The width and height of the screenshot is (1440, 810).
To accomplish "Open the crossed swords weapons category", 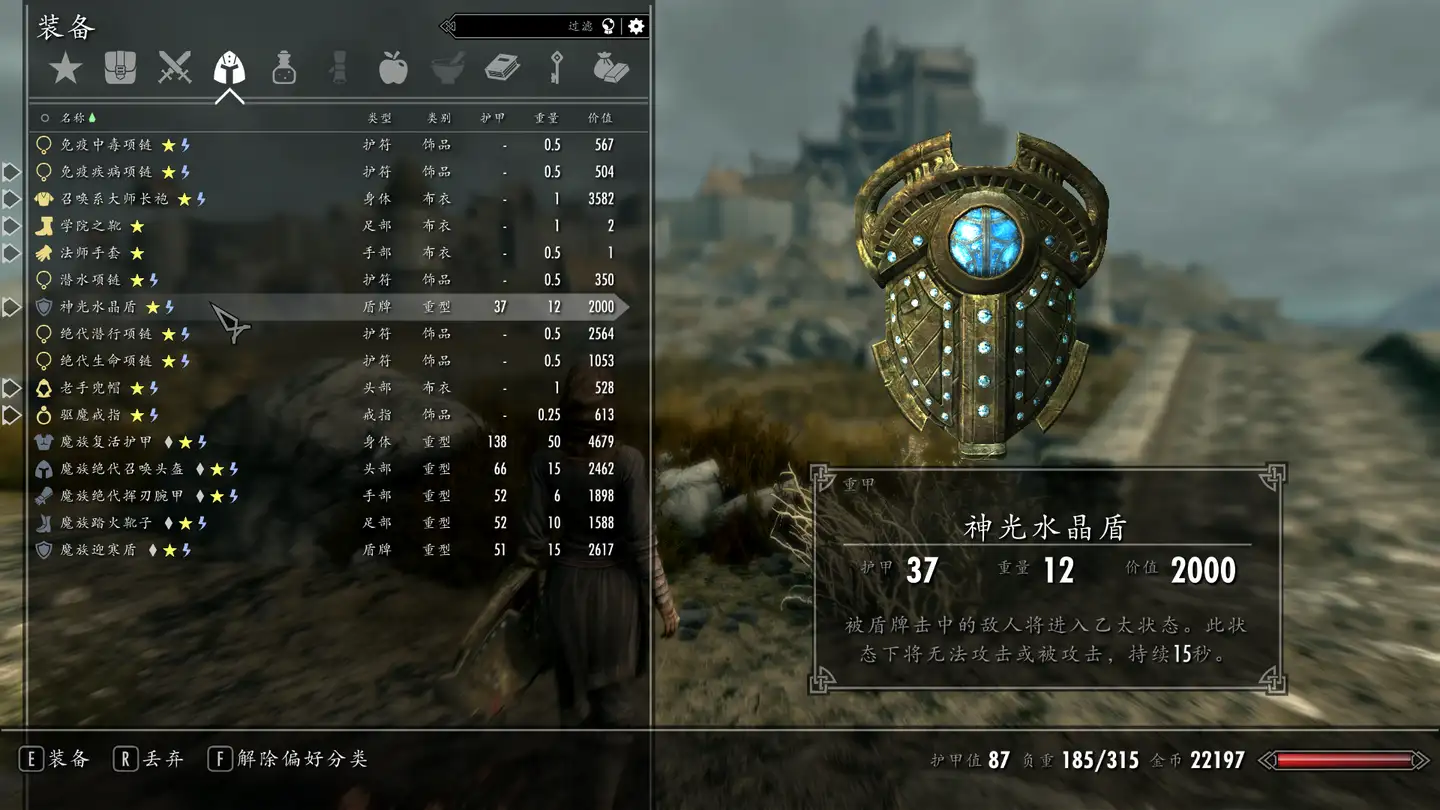I will (175, 68).
